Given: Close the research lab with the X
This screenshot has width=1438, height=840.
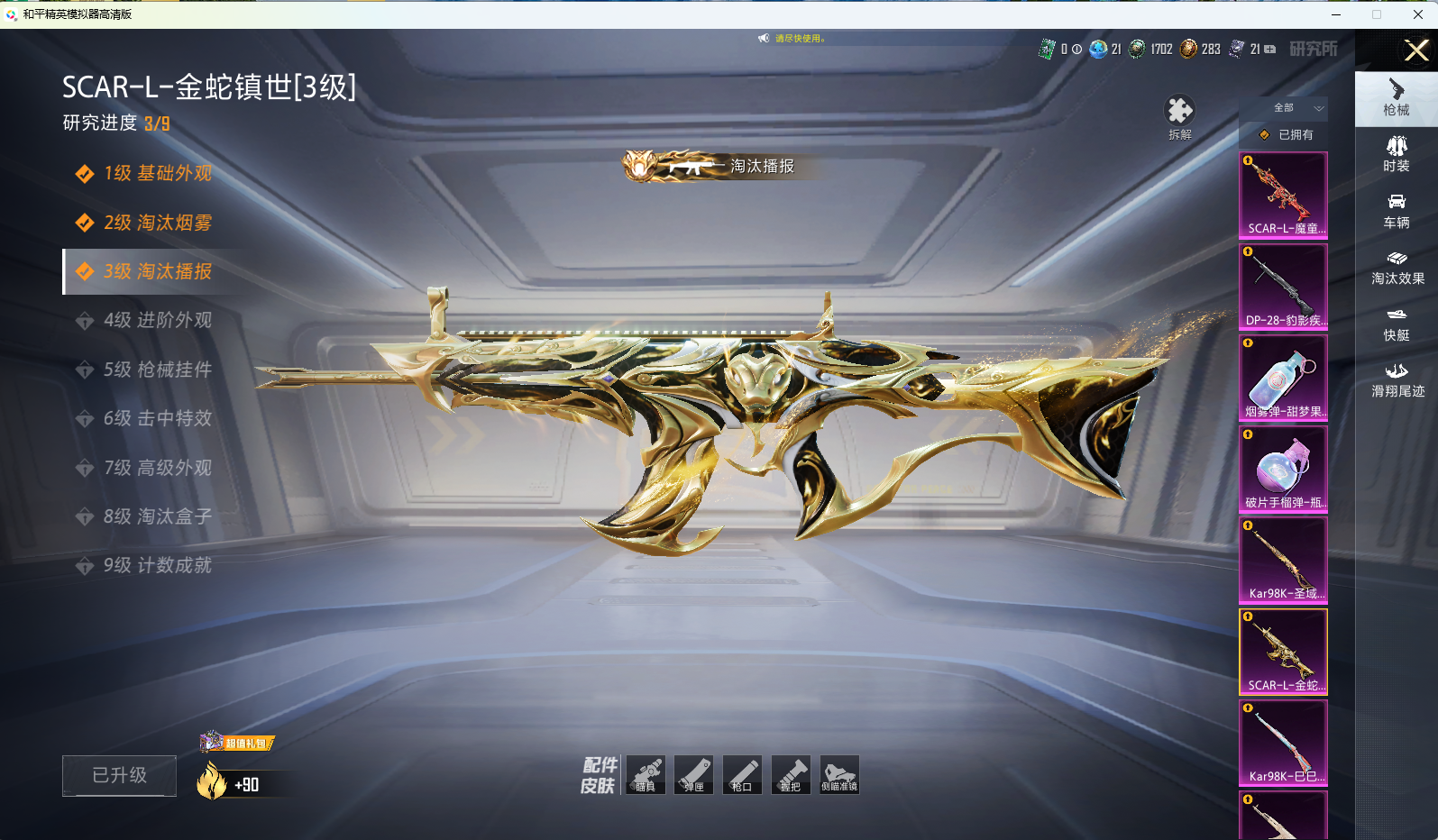Looking at the screenshot, I should click(x=1416, y=50).
